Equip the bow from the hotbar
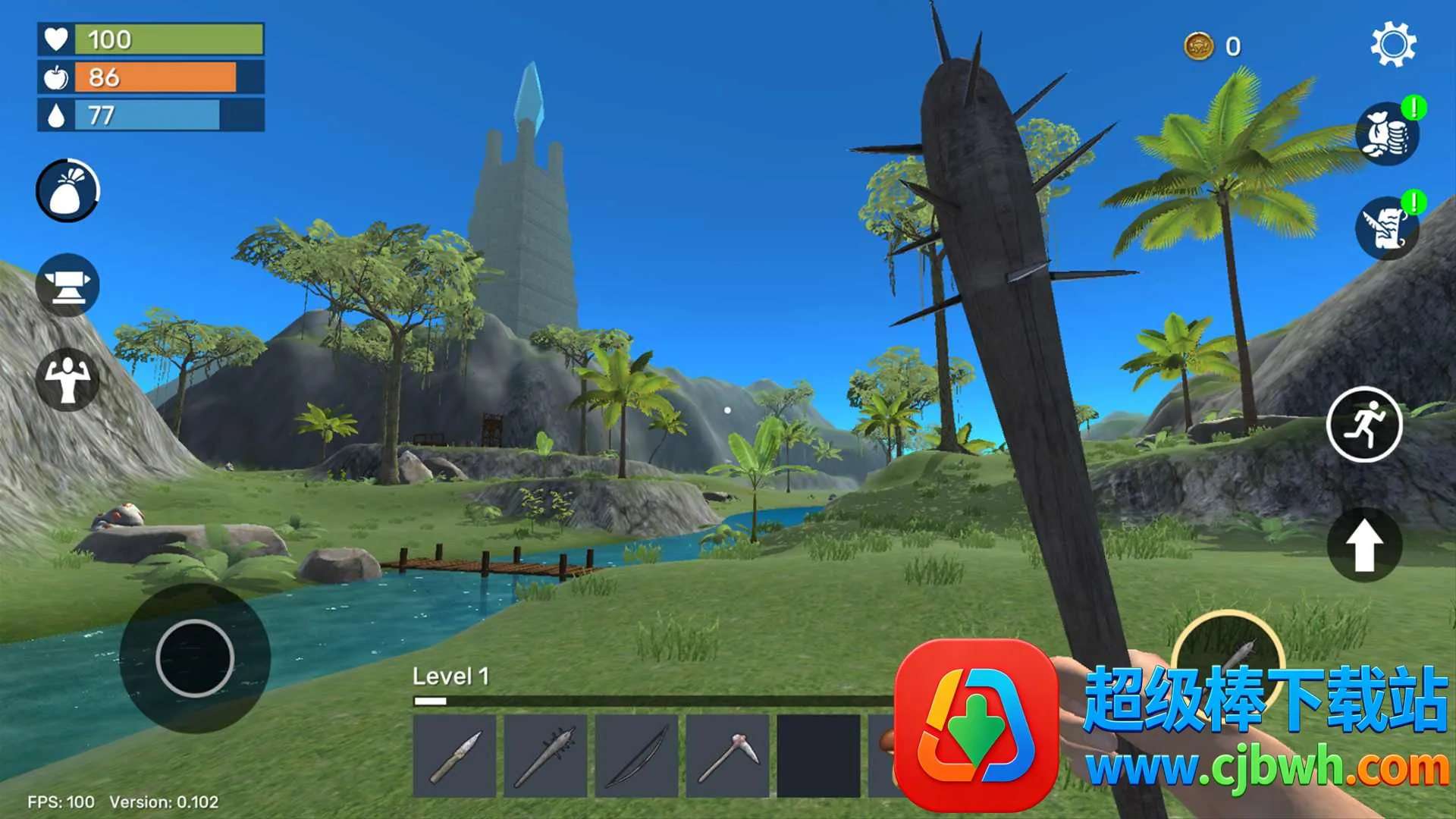1456x819 pixels. point(637,756)
